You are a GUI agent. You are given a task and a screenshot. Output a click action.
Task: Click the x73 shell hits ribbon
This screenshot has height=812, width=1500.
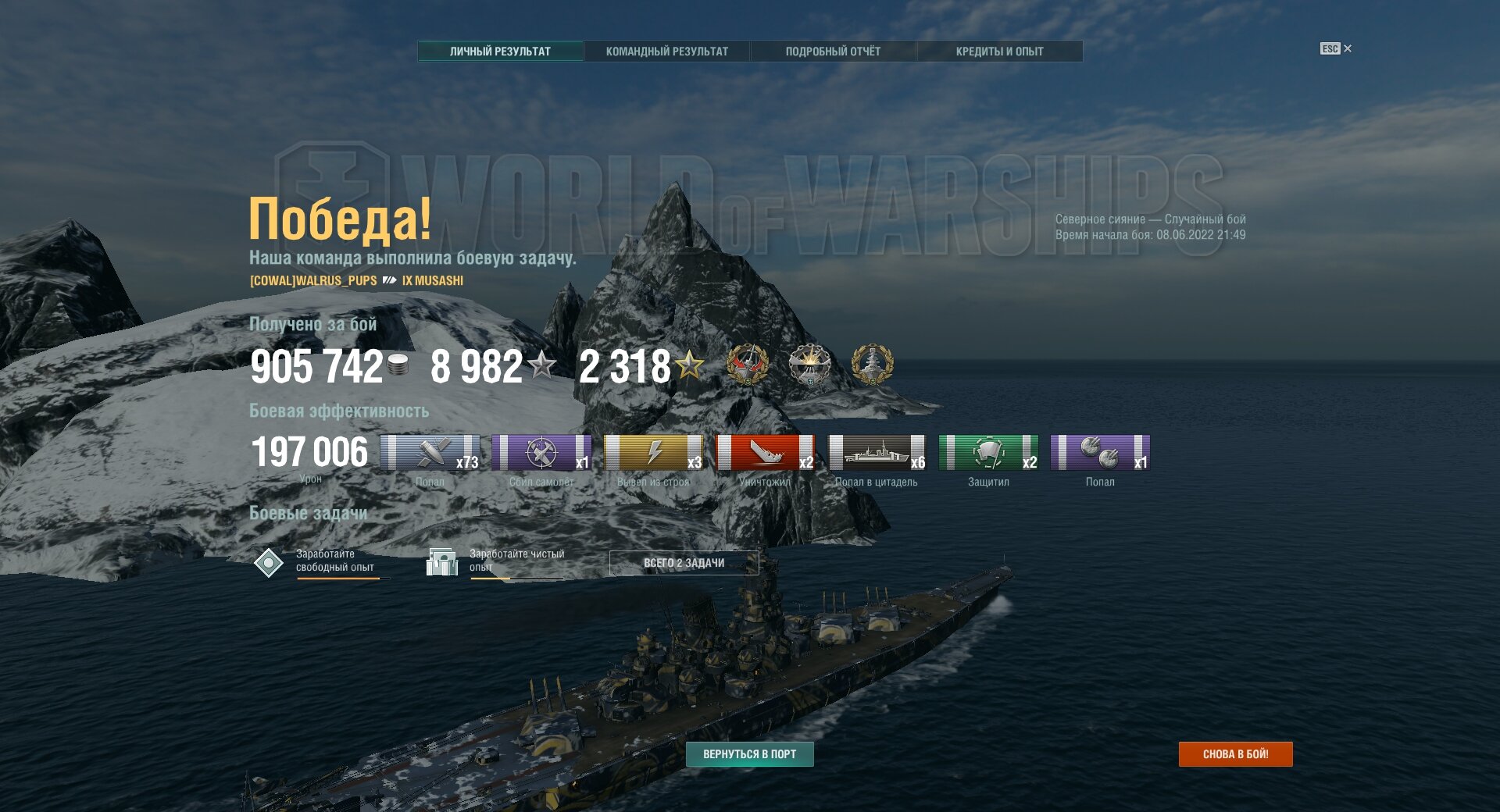coord(430,453)
